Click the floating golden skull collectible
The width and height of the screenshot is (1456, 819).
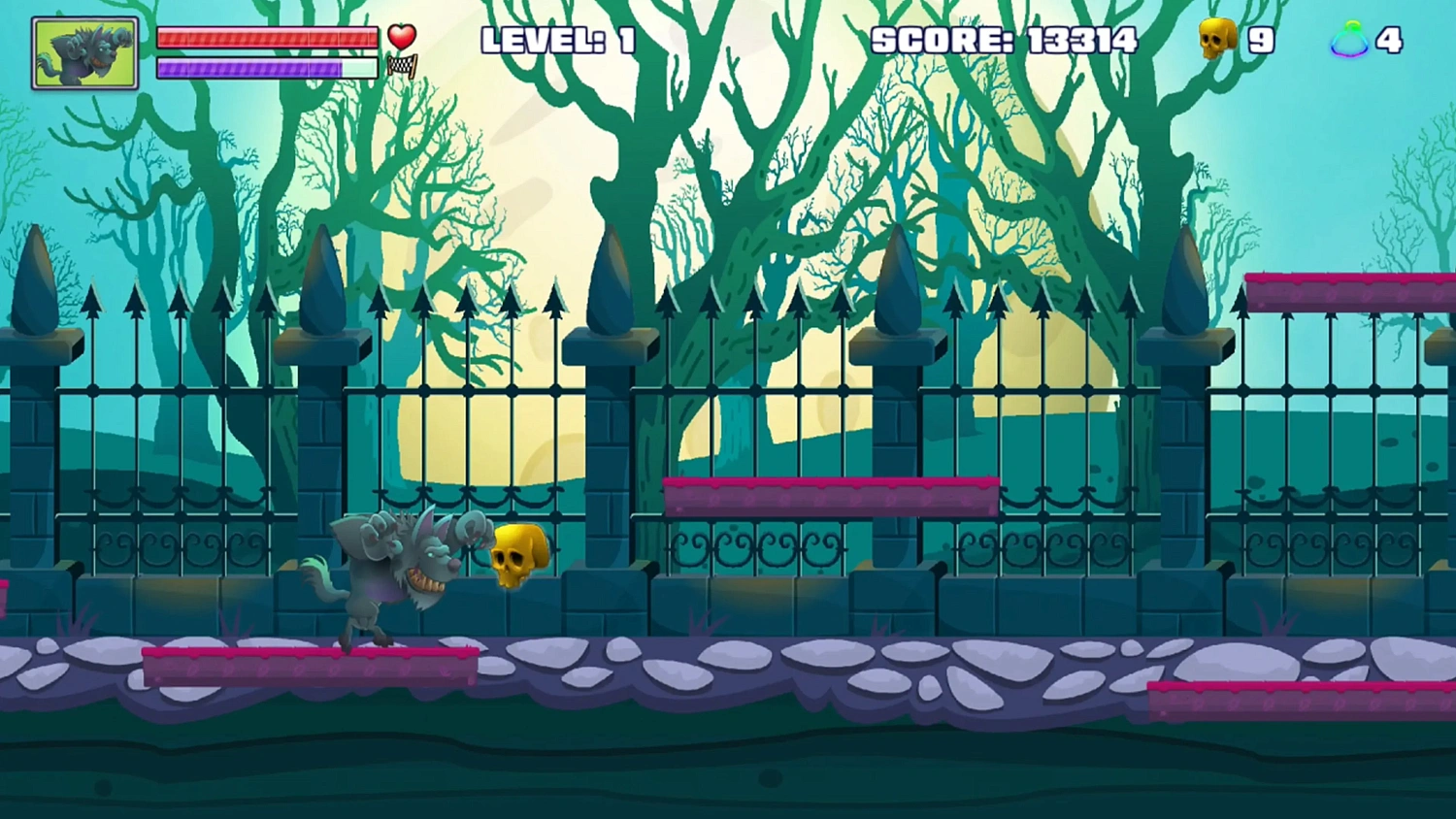(517, 555)
